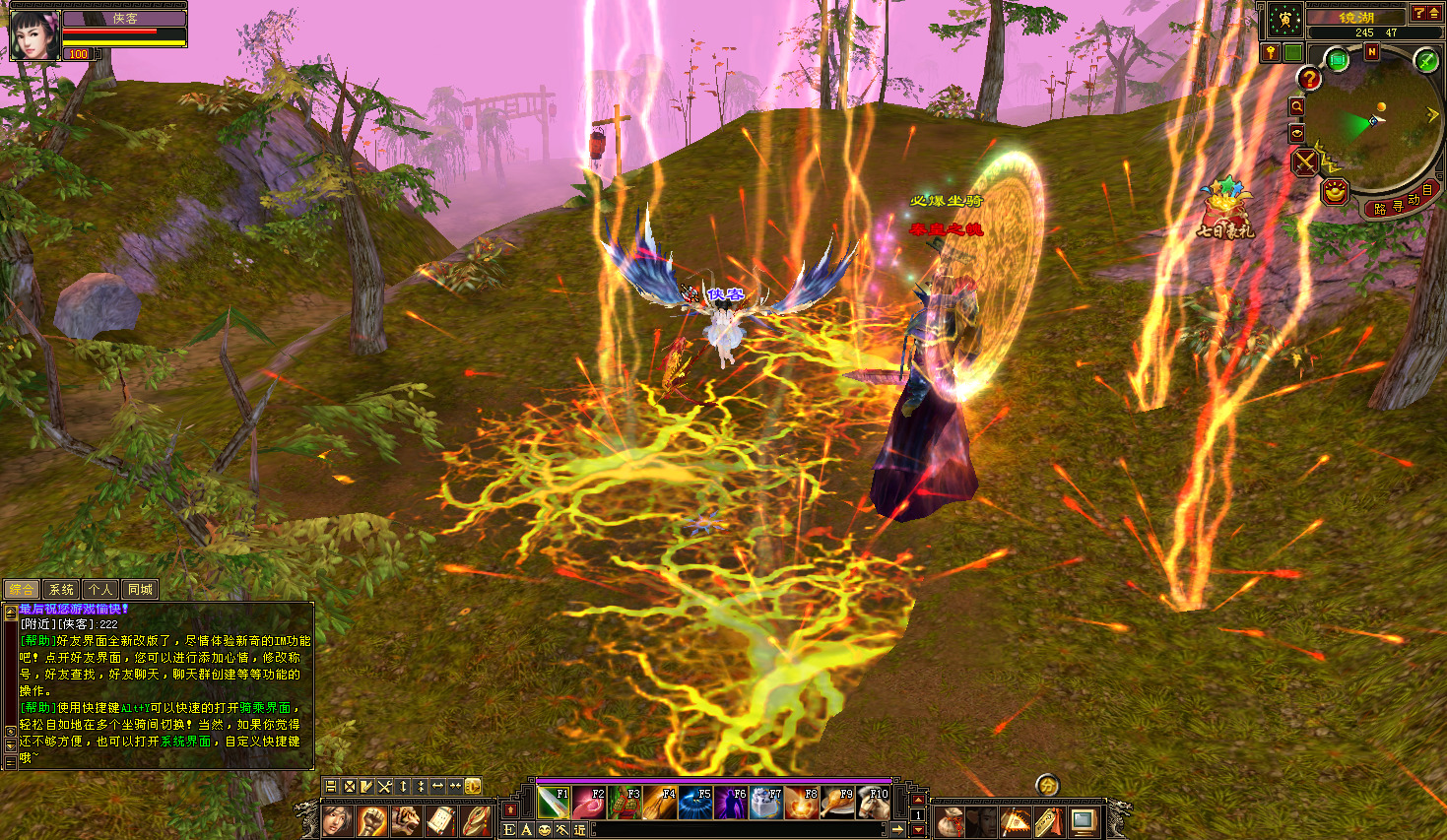1447x840 pixels.
Task: Use the F1 sword skill
Action: tap(555, 804)
